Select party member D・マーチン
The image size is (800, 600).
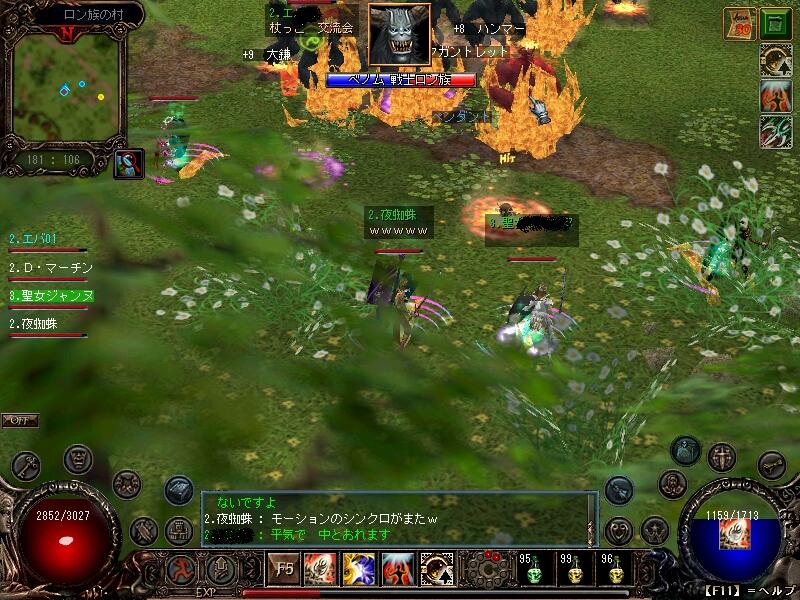50,268
